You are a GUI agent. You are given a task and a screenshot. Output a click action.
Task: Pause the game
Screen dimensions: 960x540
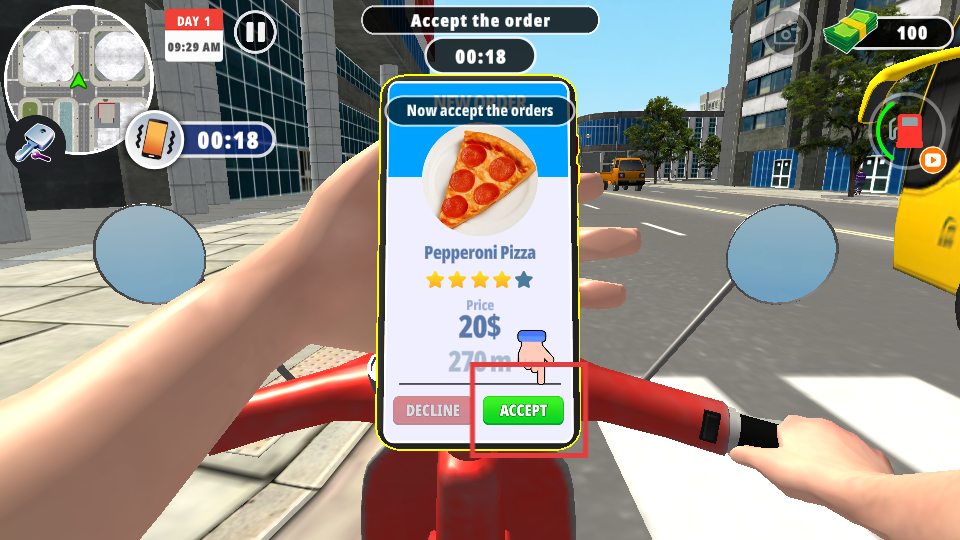[x=256, y=32]
